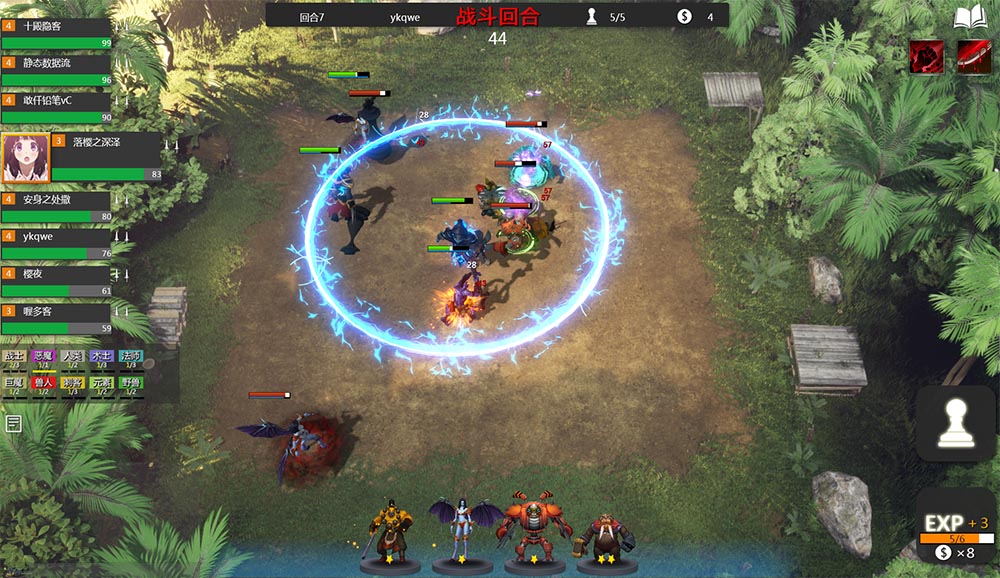
Task: Select the bloody blade ability icon
Action: tap(973, 57)
